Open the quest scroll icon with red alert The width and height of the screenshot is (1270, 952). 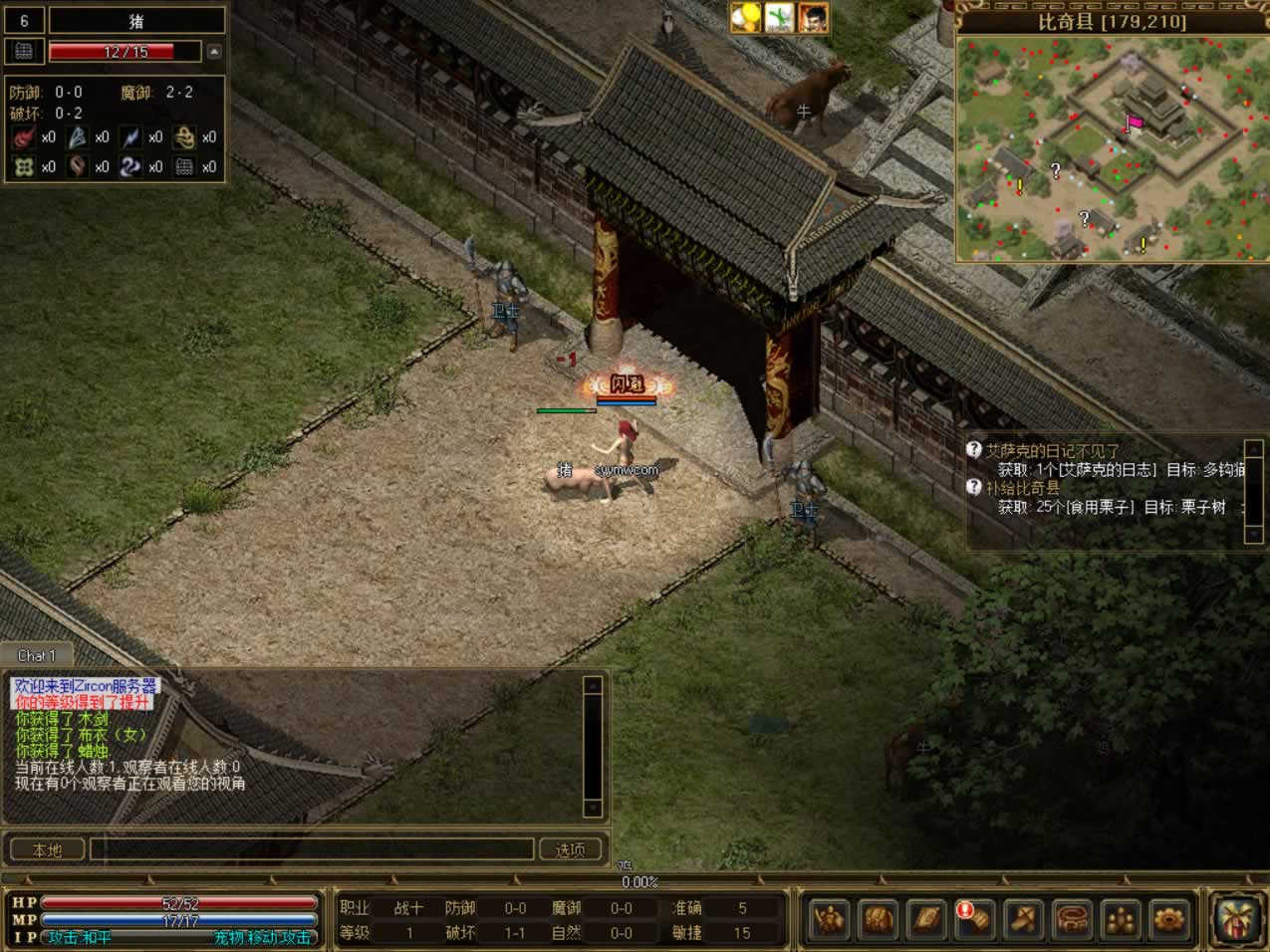pos(974,917)
